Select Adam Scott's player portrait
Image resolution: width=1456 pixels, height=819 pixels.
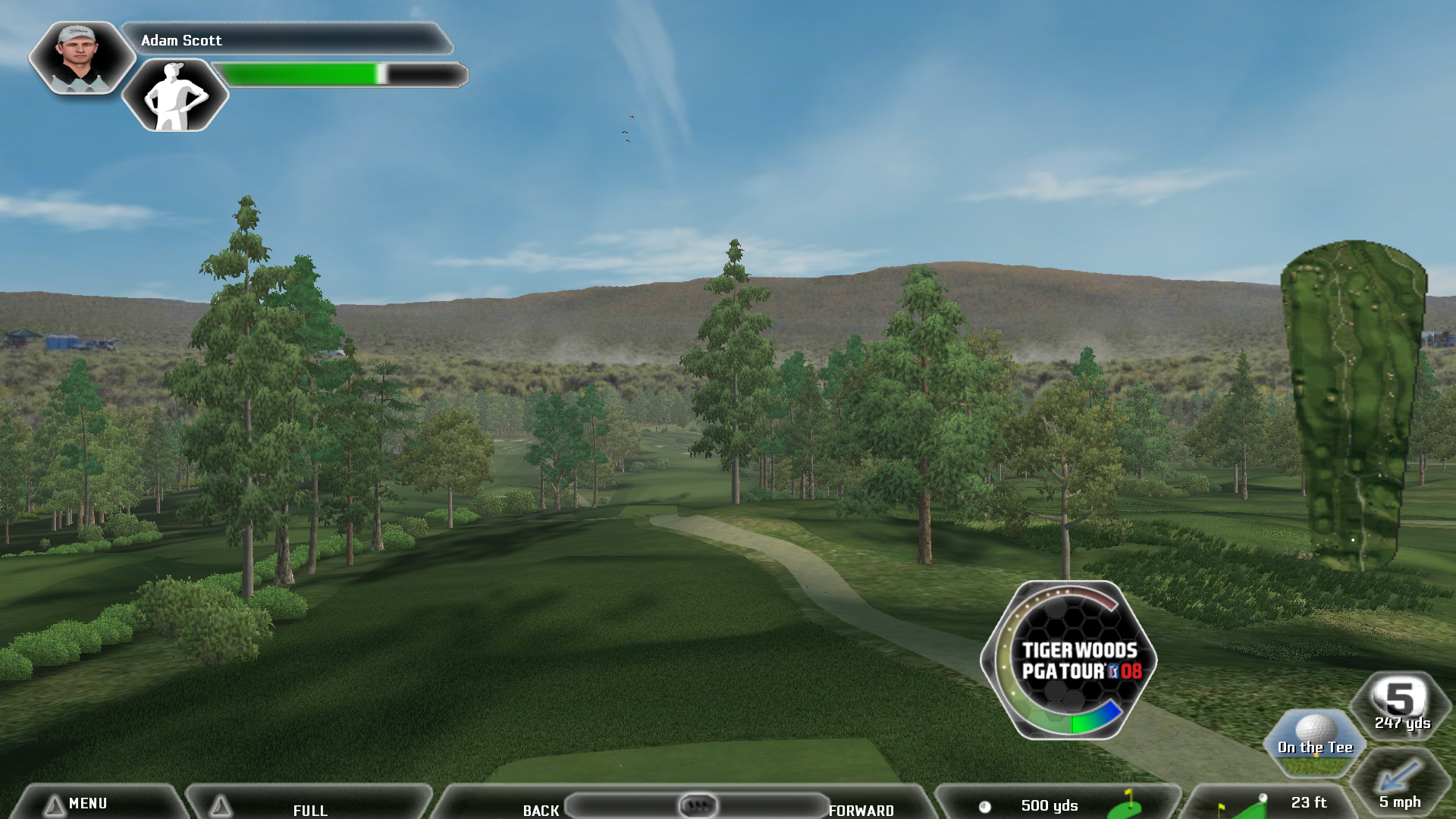(80, 58)
